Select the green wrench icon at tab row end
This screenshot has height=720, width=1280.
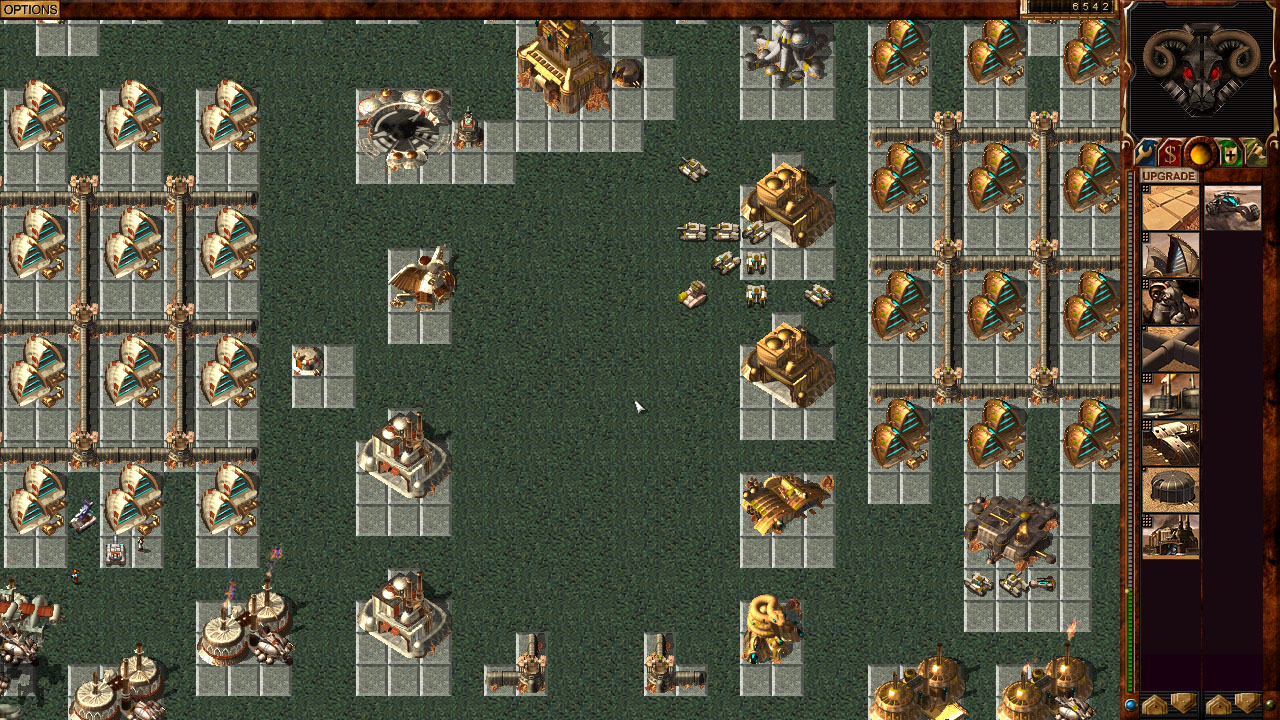tap(1259, 153)
